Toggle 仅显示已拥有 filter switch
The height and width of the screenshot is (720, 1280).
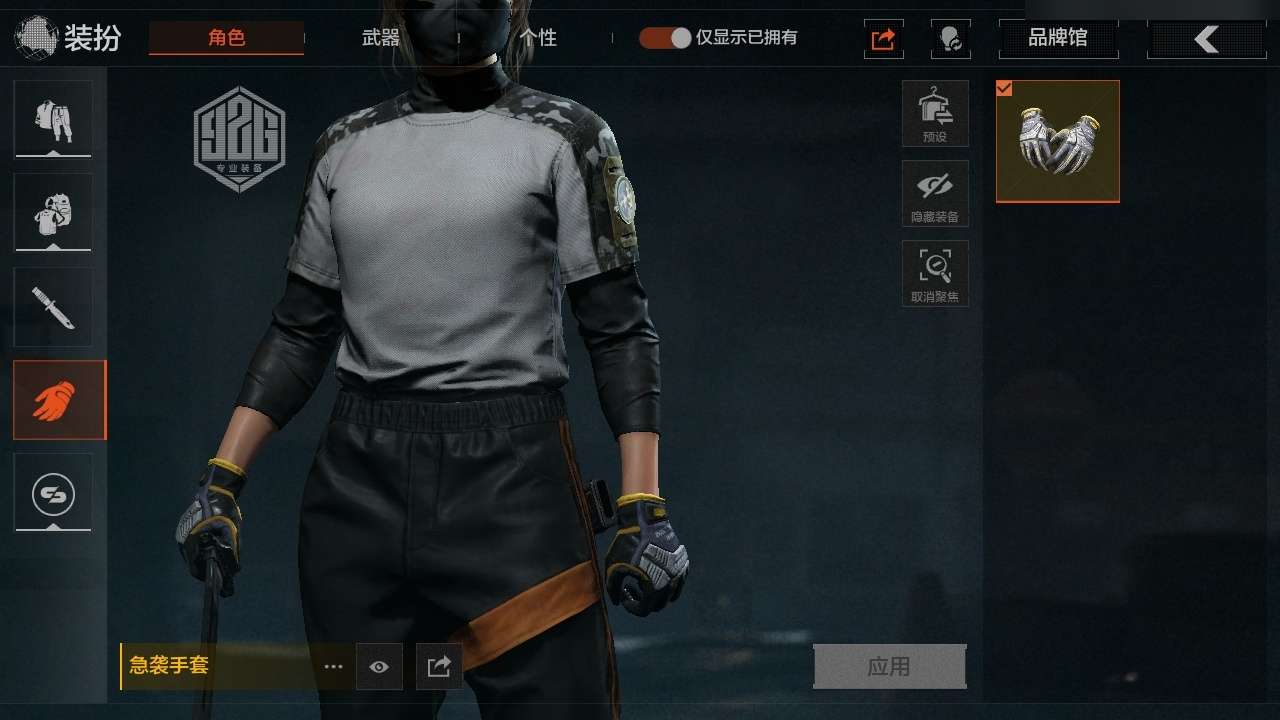click(x=666, y=38)
